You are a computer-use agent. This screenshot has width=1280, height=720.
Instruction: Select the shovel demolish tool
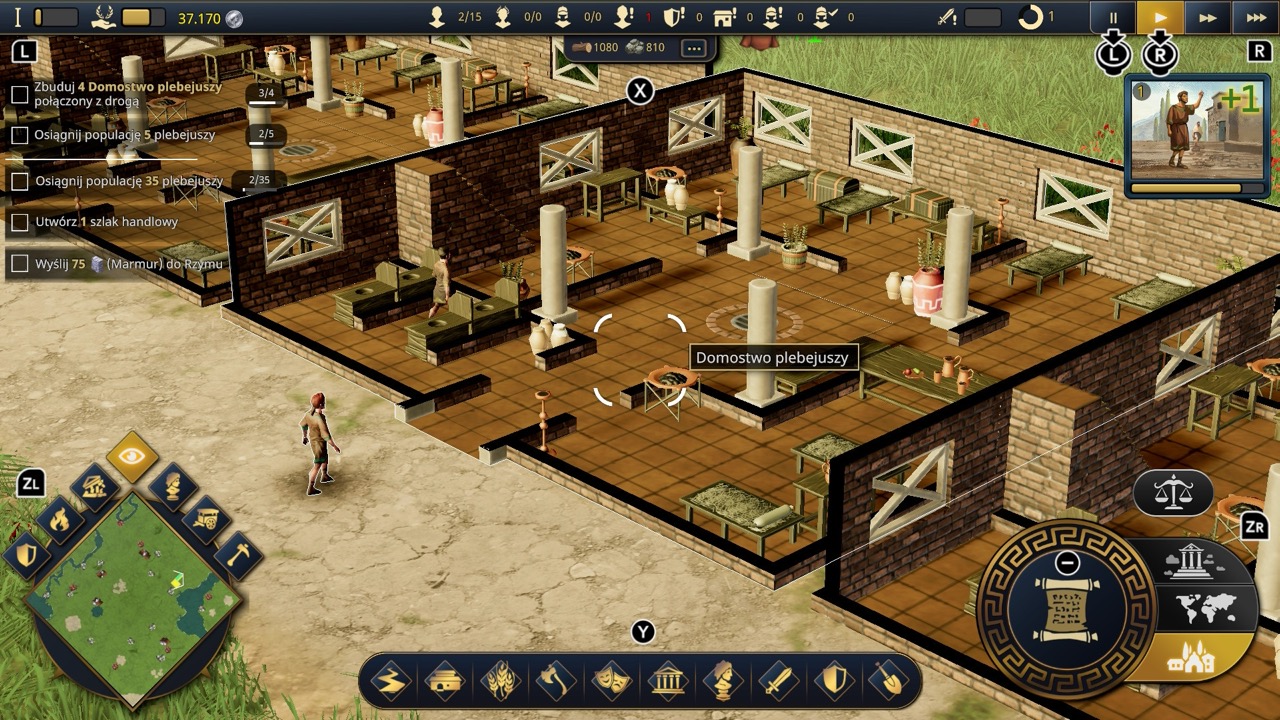(888, 681)
